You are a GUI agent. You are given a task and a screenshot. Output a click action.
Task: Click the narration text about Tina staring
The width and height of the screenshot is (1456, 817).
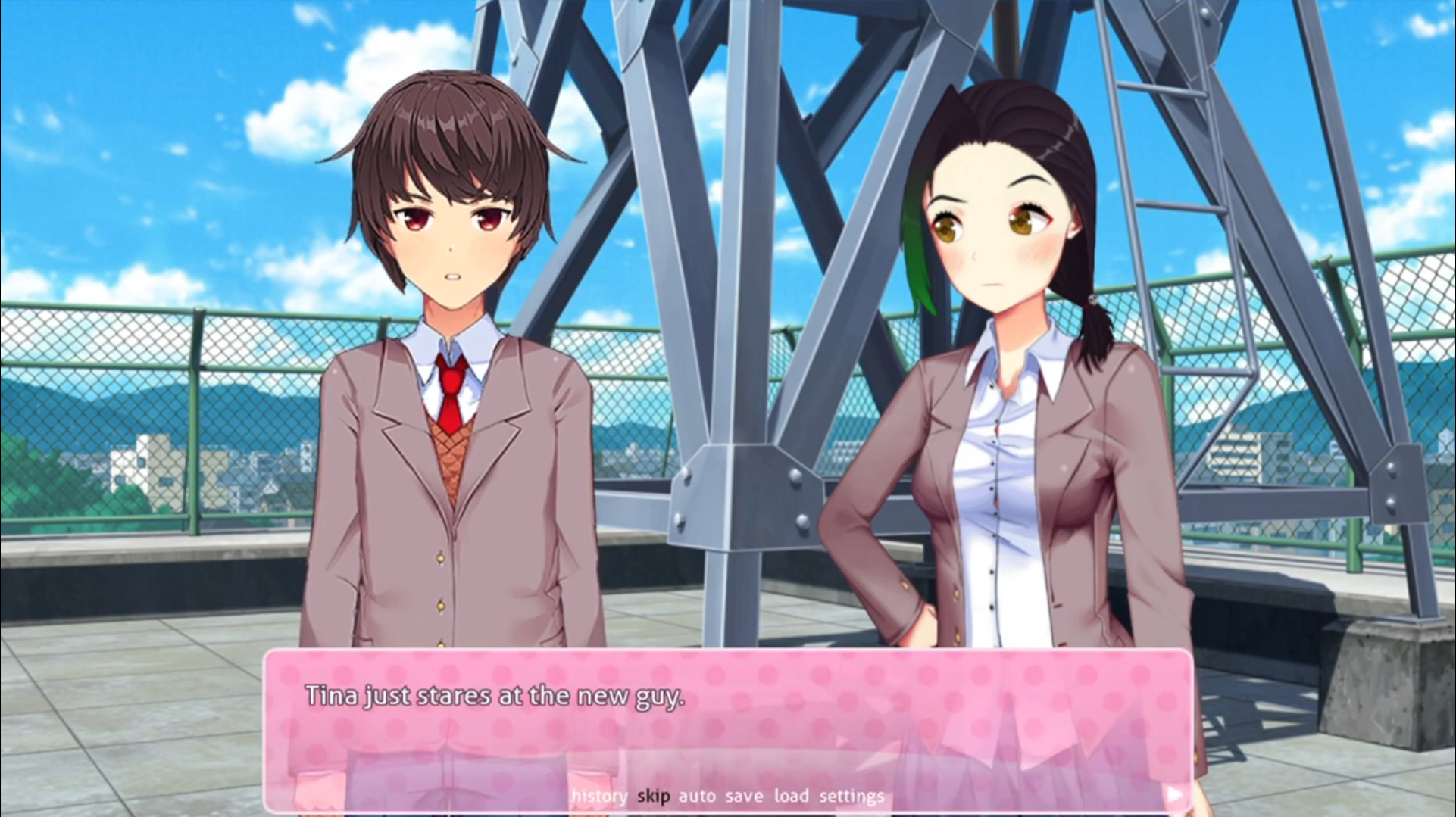496,696
